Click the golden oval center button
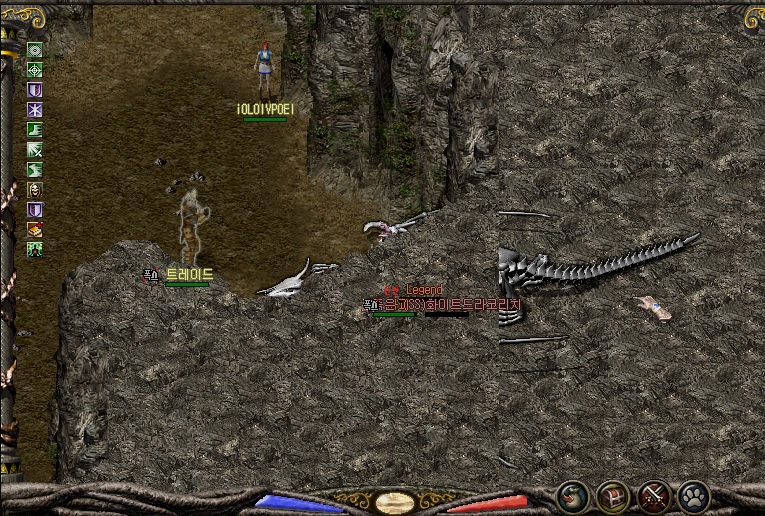 coord(395,501)
